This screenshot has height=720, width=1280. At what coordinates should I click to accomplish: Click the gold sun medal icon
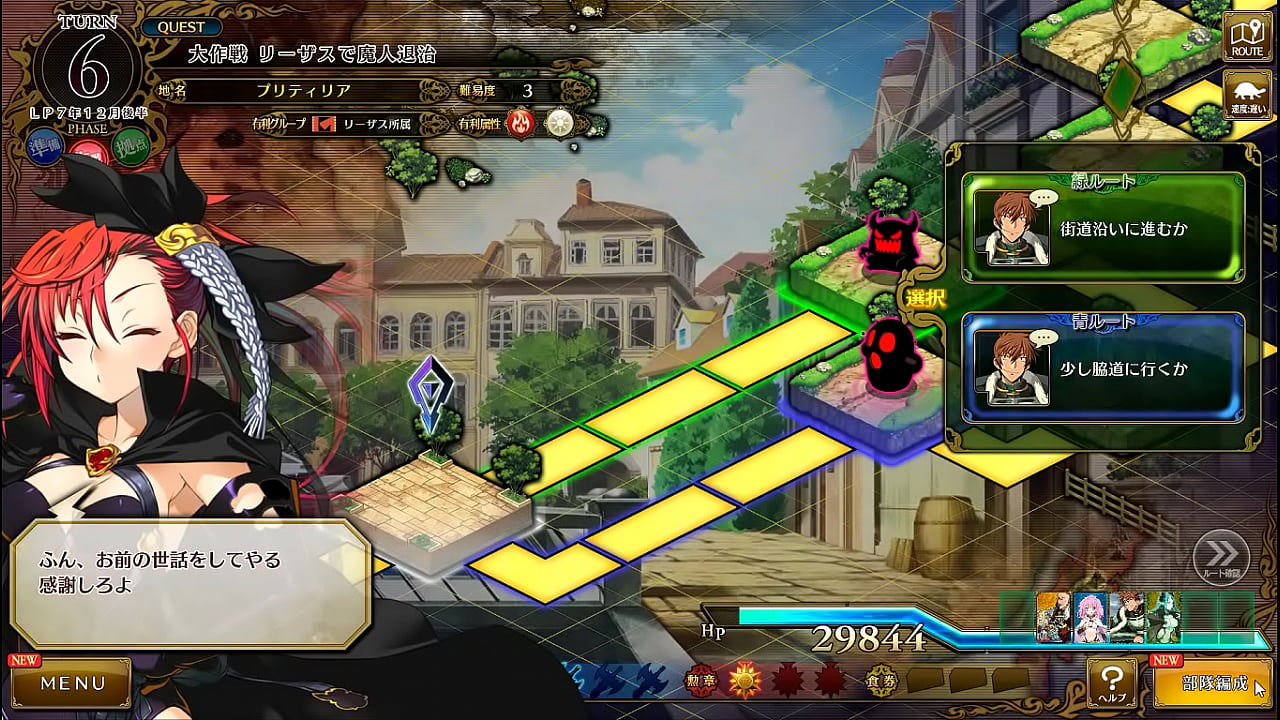pyautogui.click(x=745, y=681)
